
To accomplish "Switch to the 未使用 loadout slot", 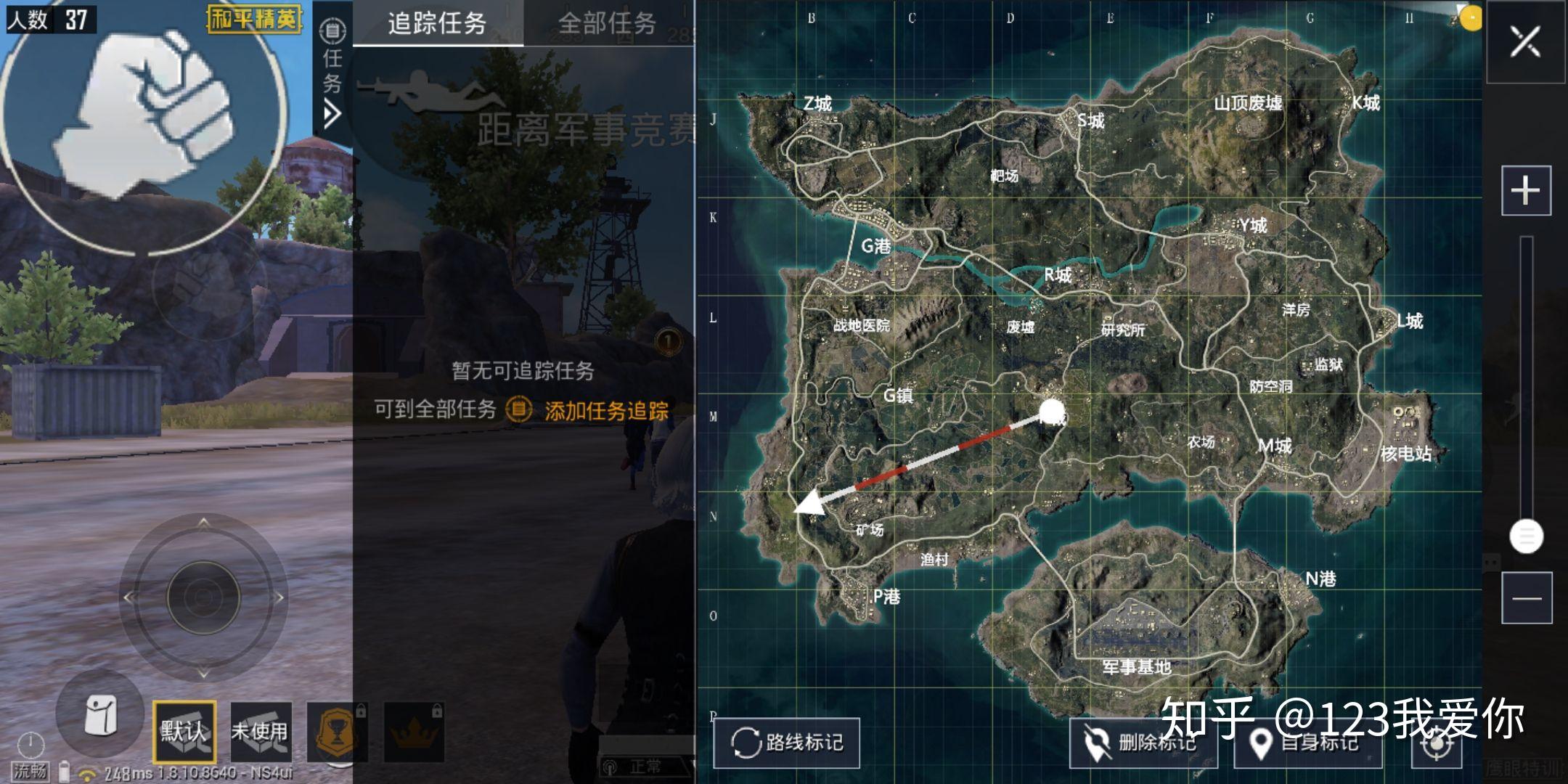I will [261, 733].
